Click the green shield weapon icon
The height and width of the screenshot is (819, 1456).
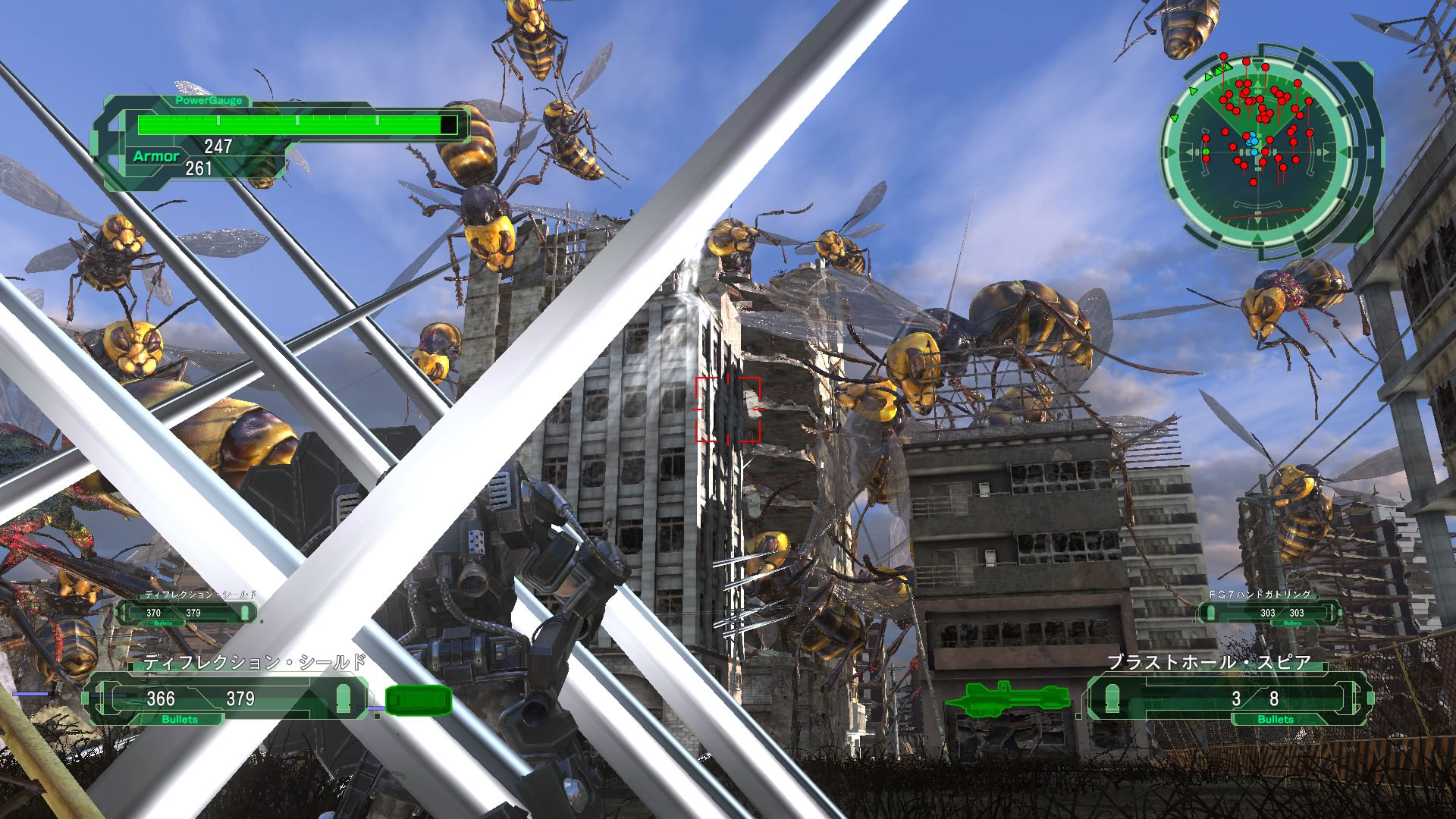[x=419, y=700]
